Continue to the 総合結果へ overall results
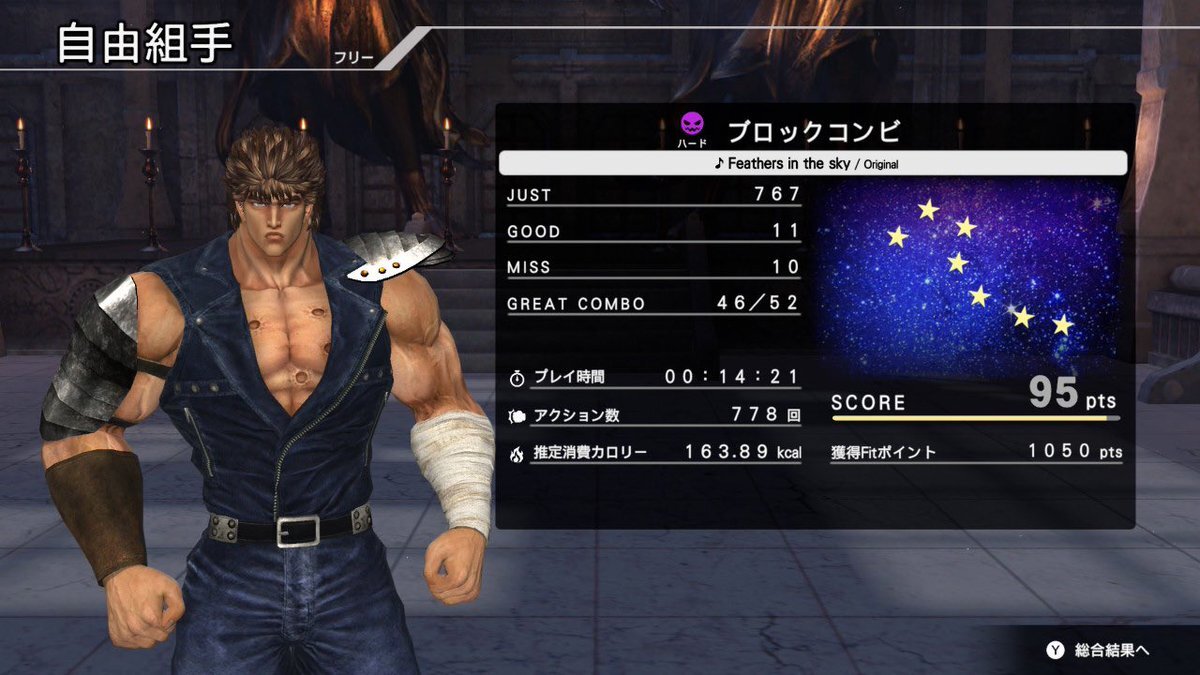 click(x=1099, y=650)
